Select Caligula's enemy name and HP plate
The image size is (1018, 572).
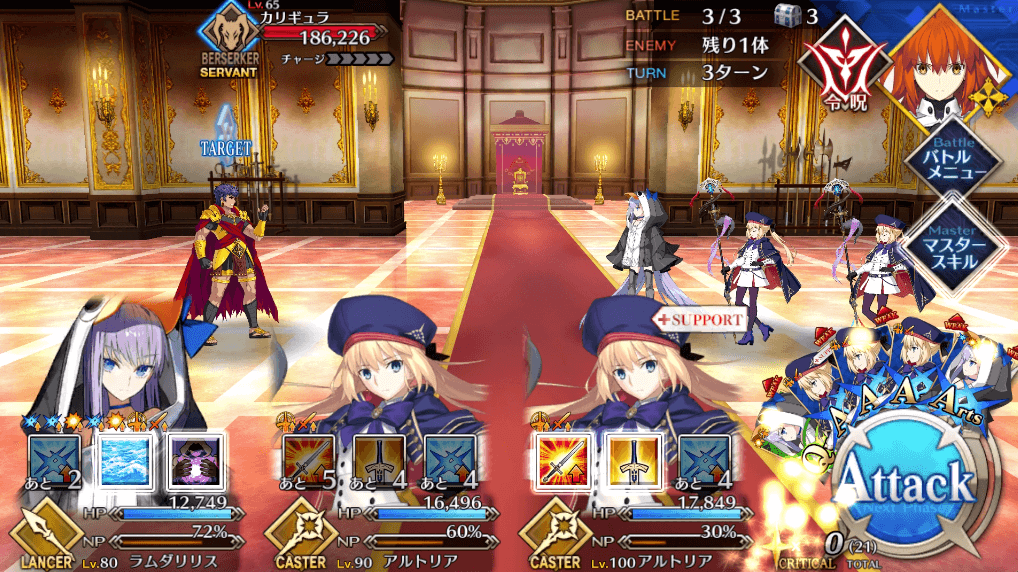(x=300, y=37)
